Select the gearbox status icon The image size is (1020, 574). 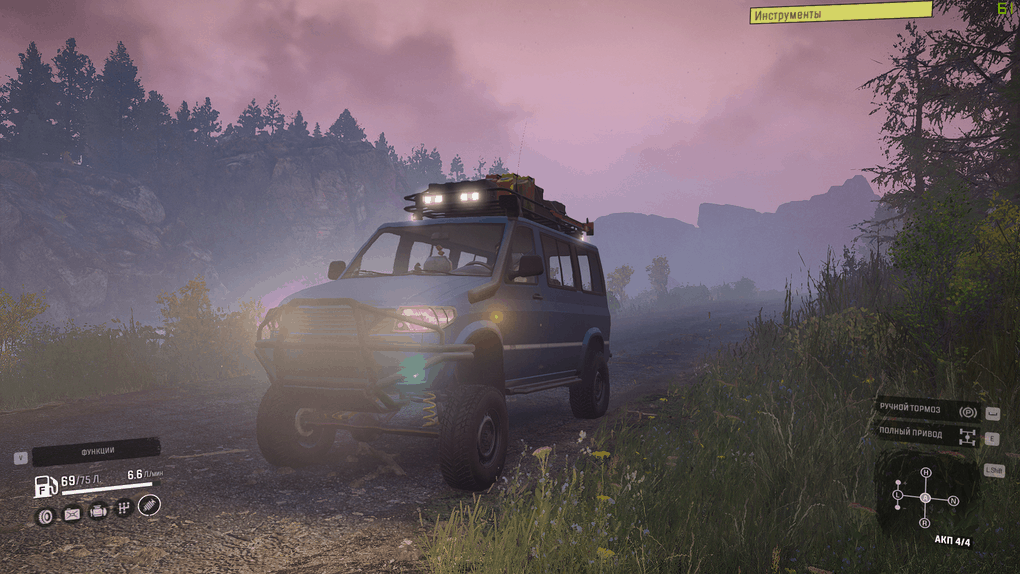tap(124, 509)
